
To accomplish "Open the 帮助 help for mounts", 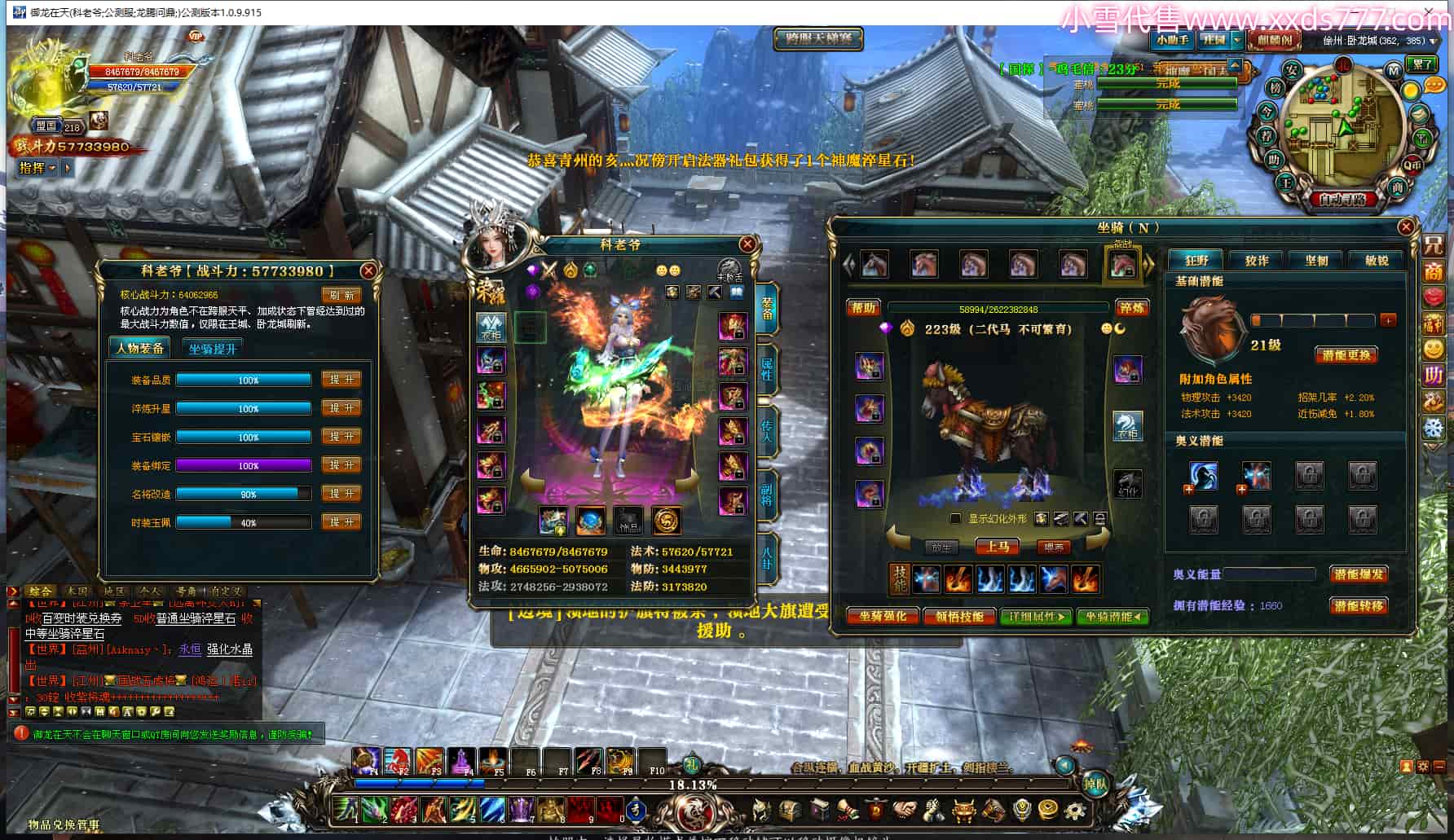I will 863,308.
